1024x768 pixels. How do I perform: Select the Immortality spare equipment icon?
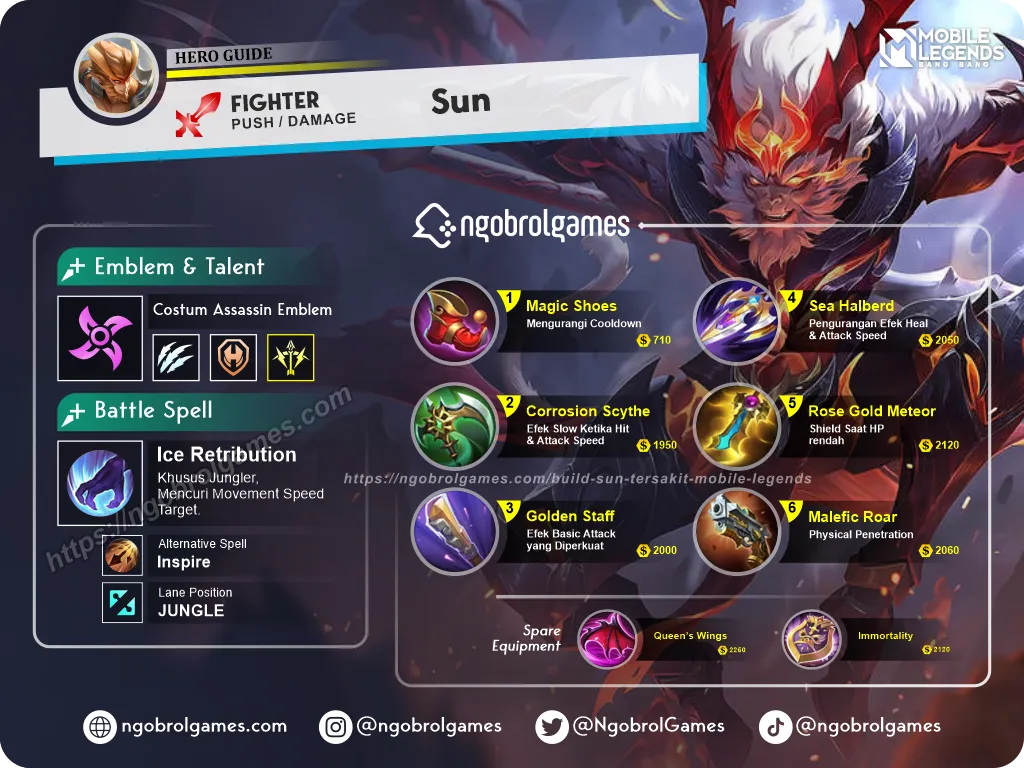[811, 639]
